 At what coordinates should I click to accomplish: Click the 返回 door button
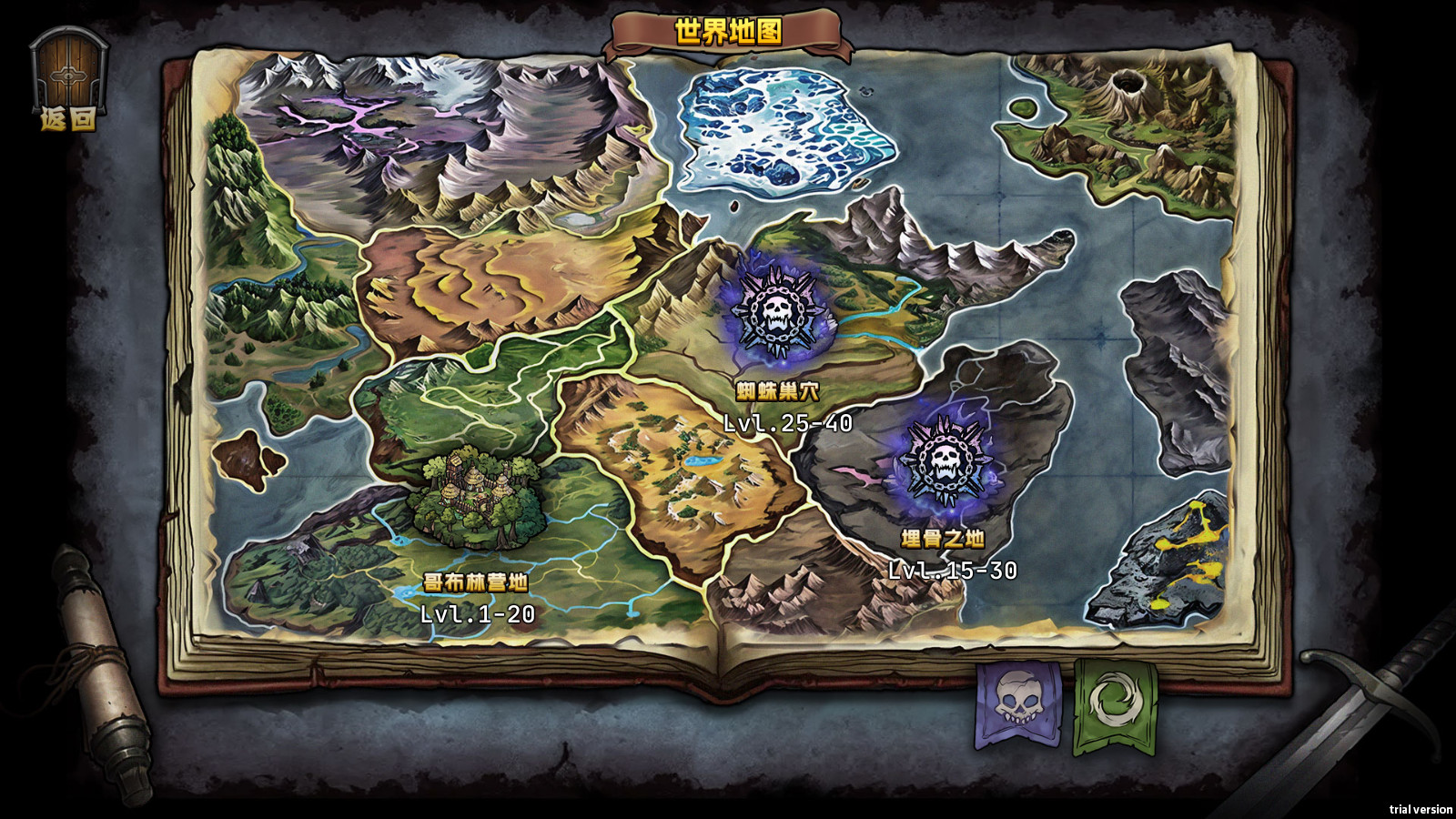point(68,78)
